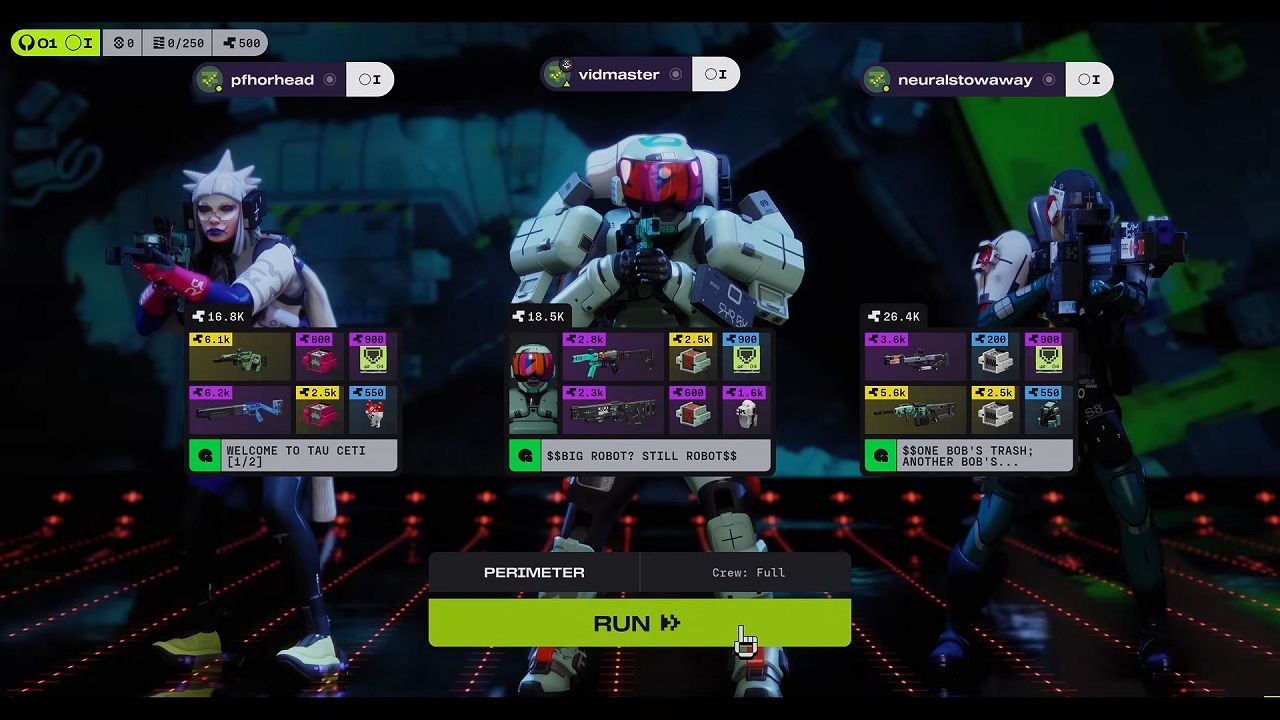Select neuralstowaway's player name tag
Image resolution: width=1280 pixels, height=720 pixels.
pyautogui.click(x=964, y=80)
